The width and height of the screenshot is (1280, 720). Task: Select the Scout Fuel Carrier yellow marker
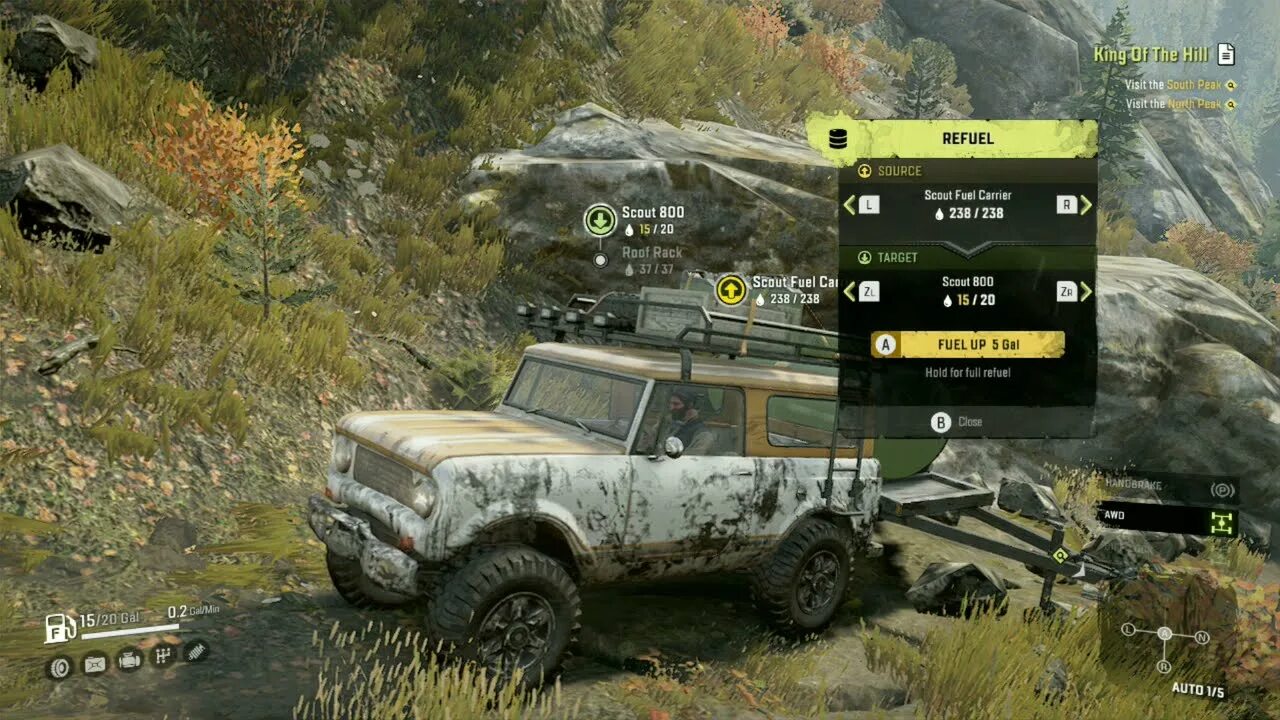coord(731,290)
